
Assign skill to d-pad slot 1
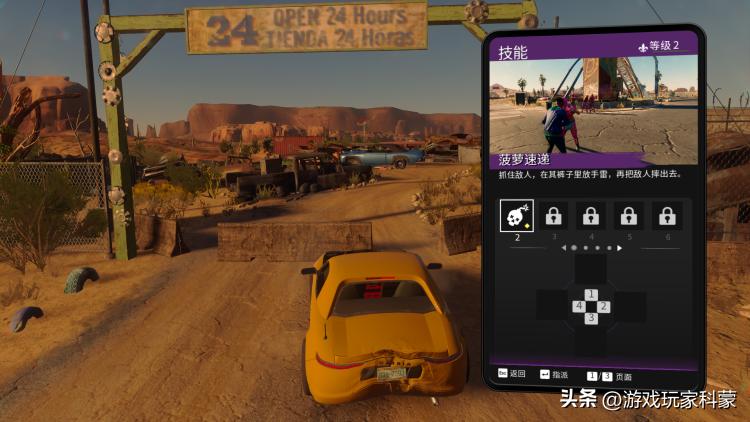pos(591,294)
